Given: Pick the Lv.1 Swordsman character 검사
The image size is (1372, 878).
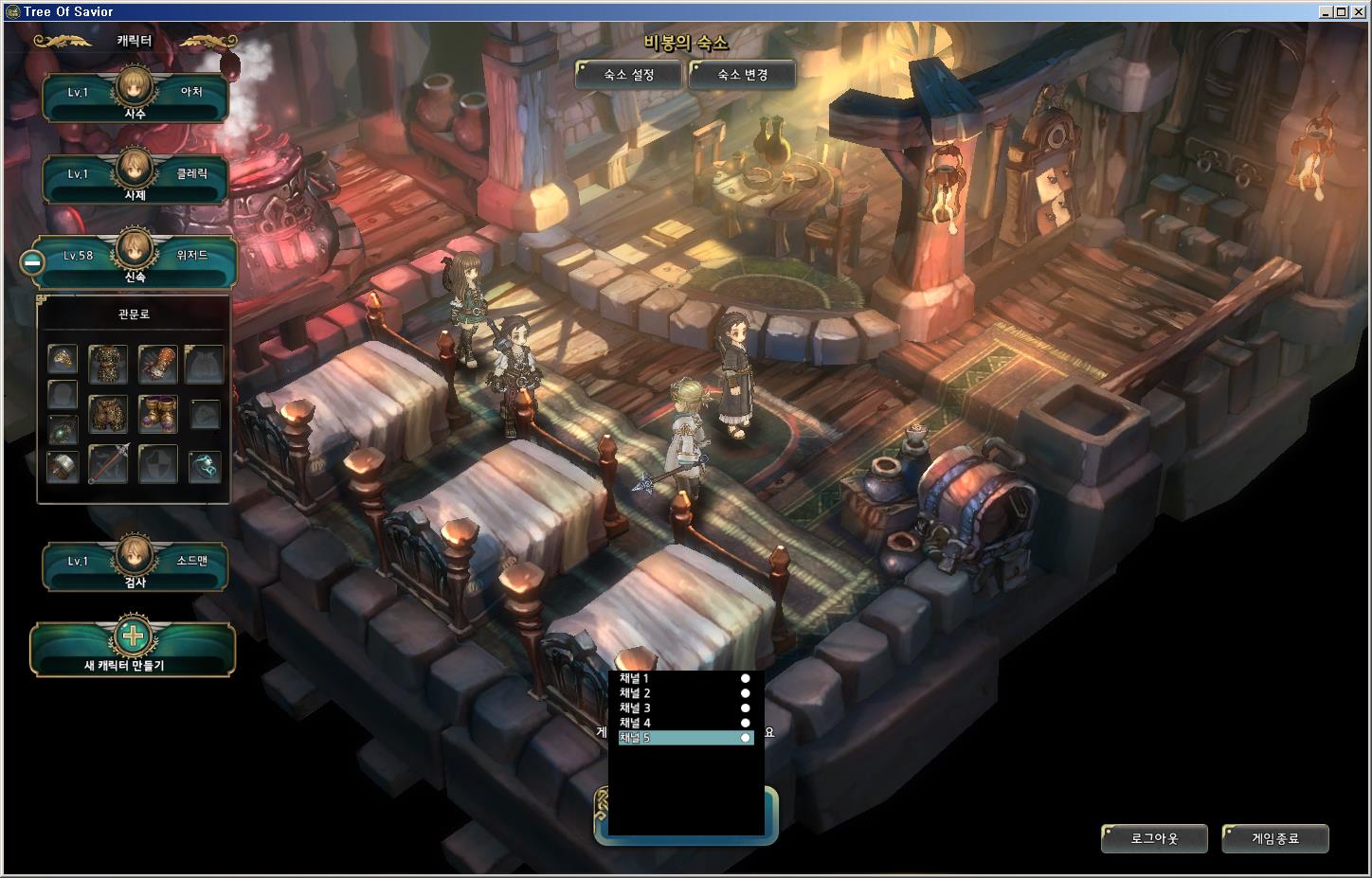Looking at the screenshot, I should 135,565.
